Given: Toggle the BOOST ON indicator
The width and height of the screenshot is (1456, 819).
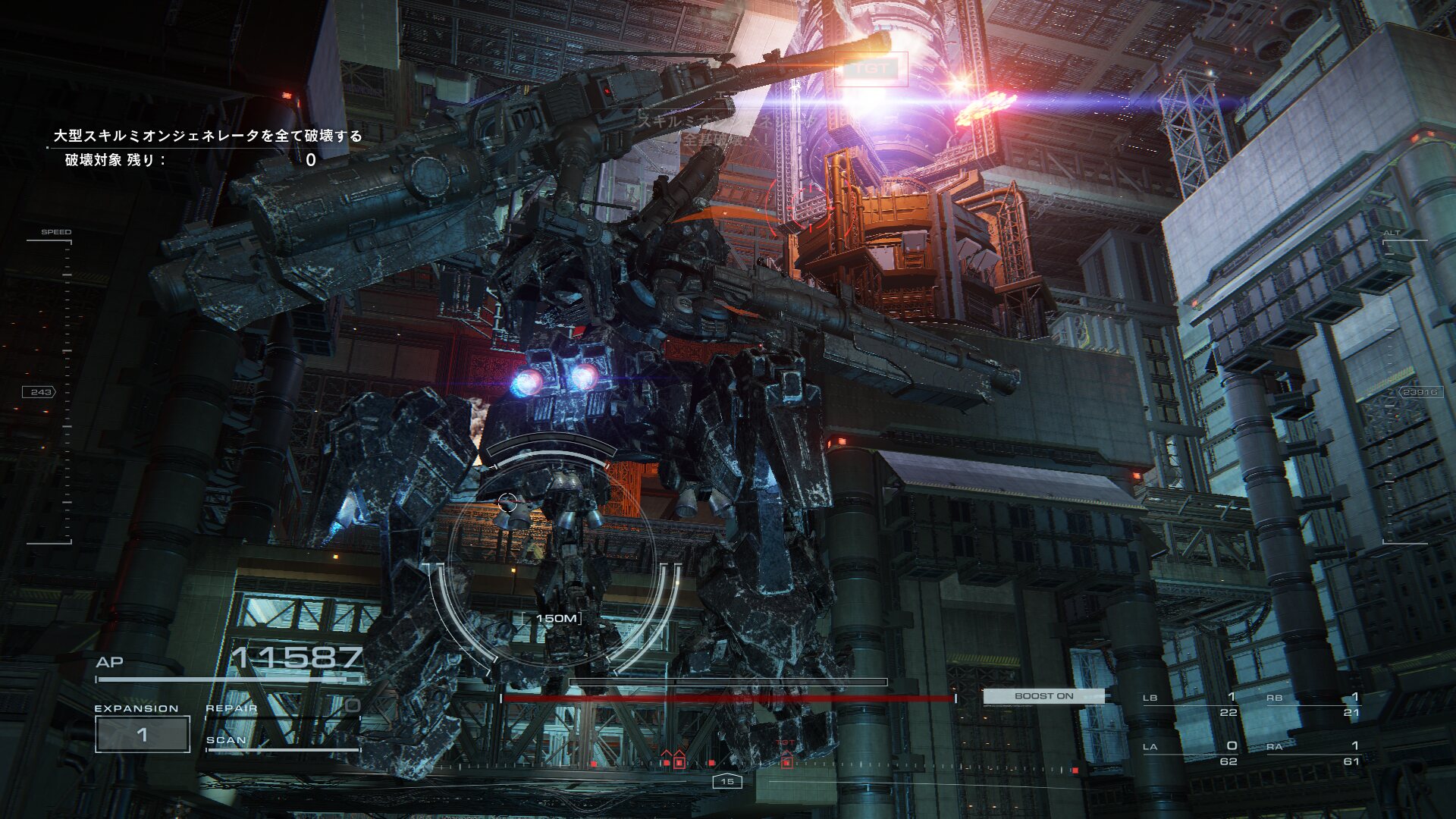Looking at the screenshot, I should pyautogui.click(x=1043, y=695).
